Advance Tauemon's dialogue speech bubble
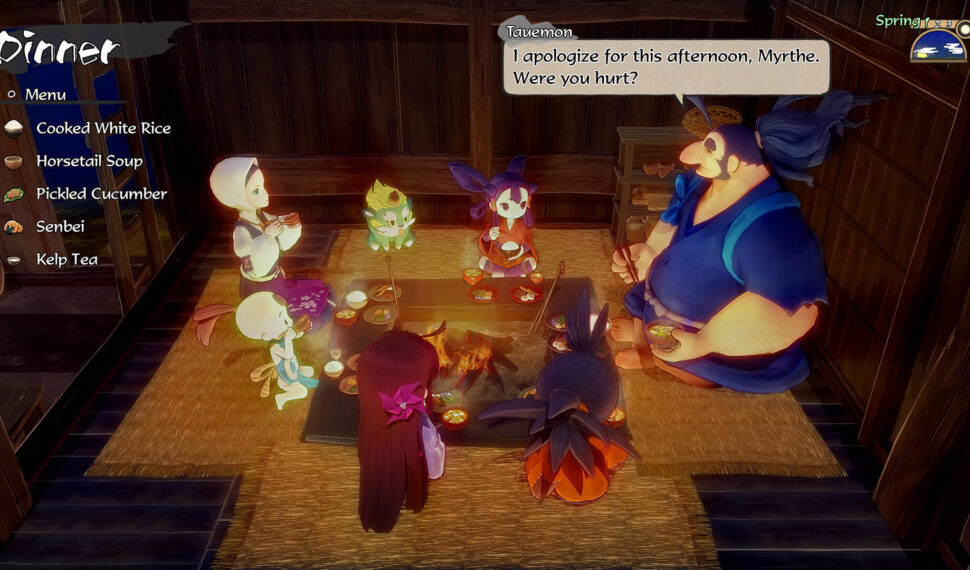Screen dimensions: 970x570 click(x=665, y=66)
